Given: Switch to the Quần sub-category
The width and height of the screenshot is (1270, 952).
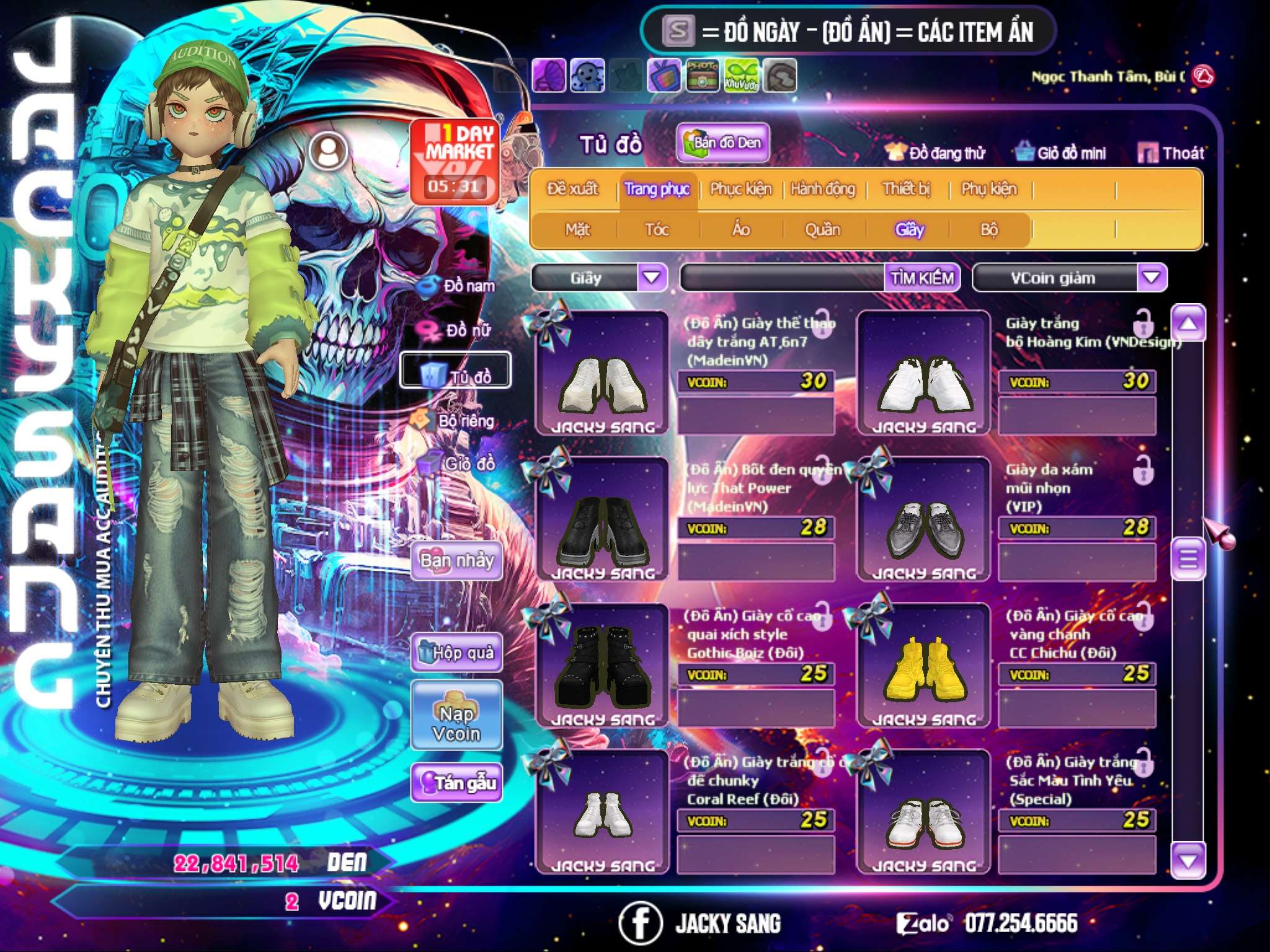Looking at the screenshot, I should click(x=823, y=229).
